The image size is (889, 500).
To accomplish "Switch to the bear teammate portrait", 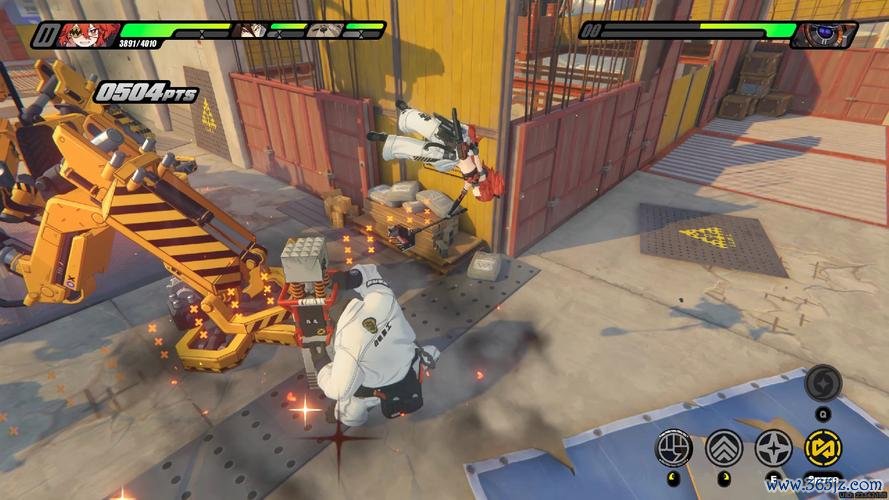I will pos(324,30).
